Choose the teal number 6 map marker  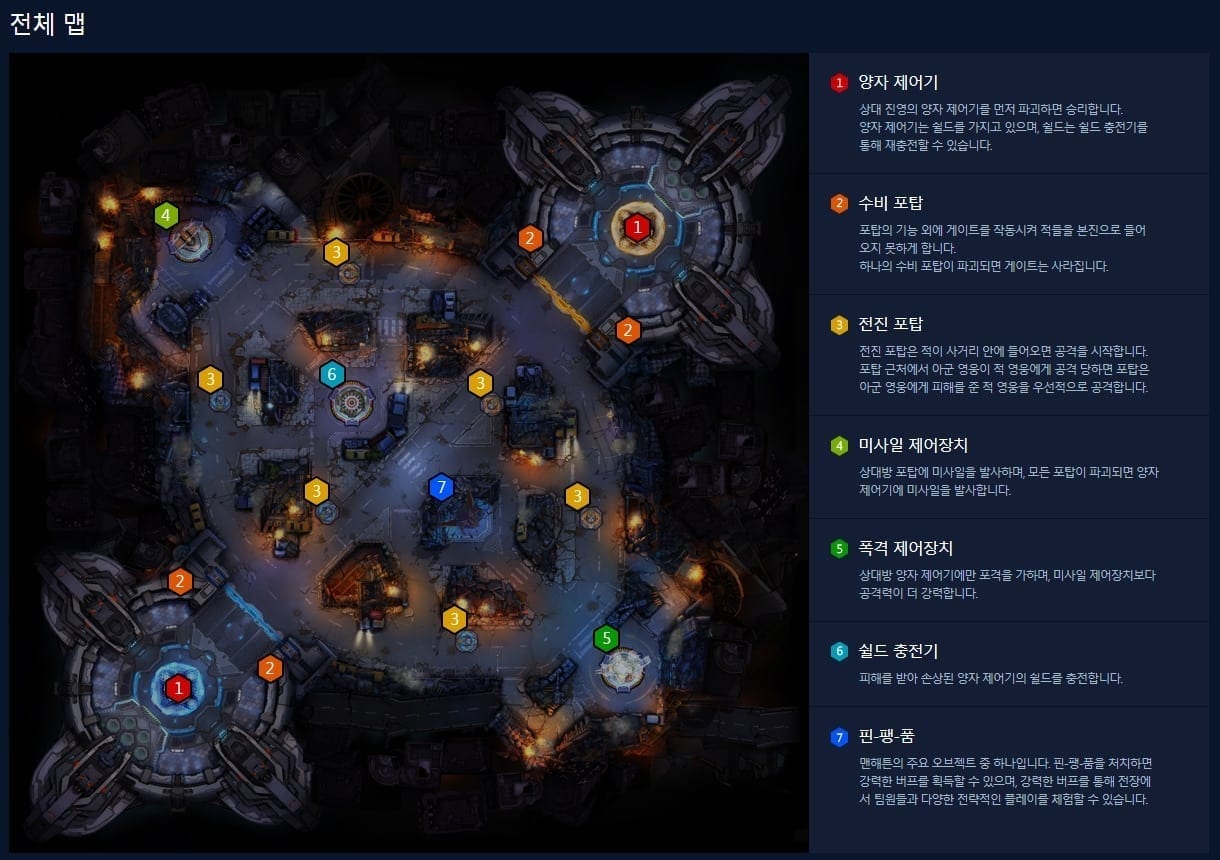[x=332, y=375]
